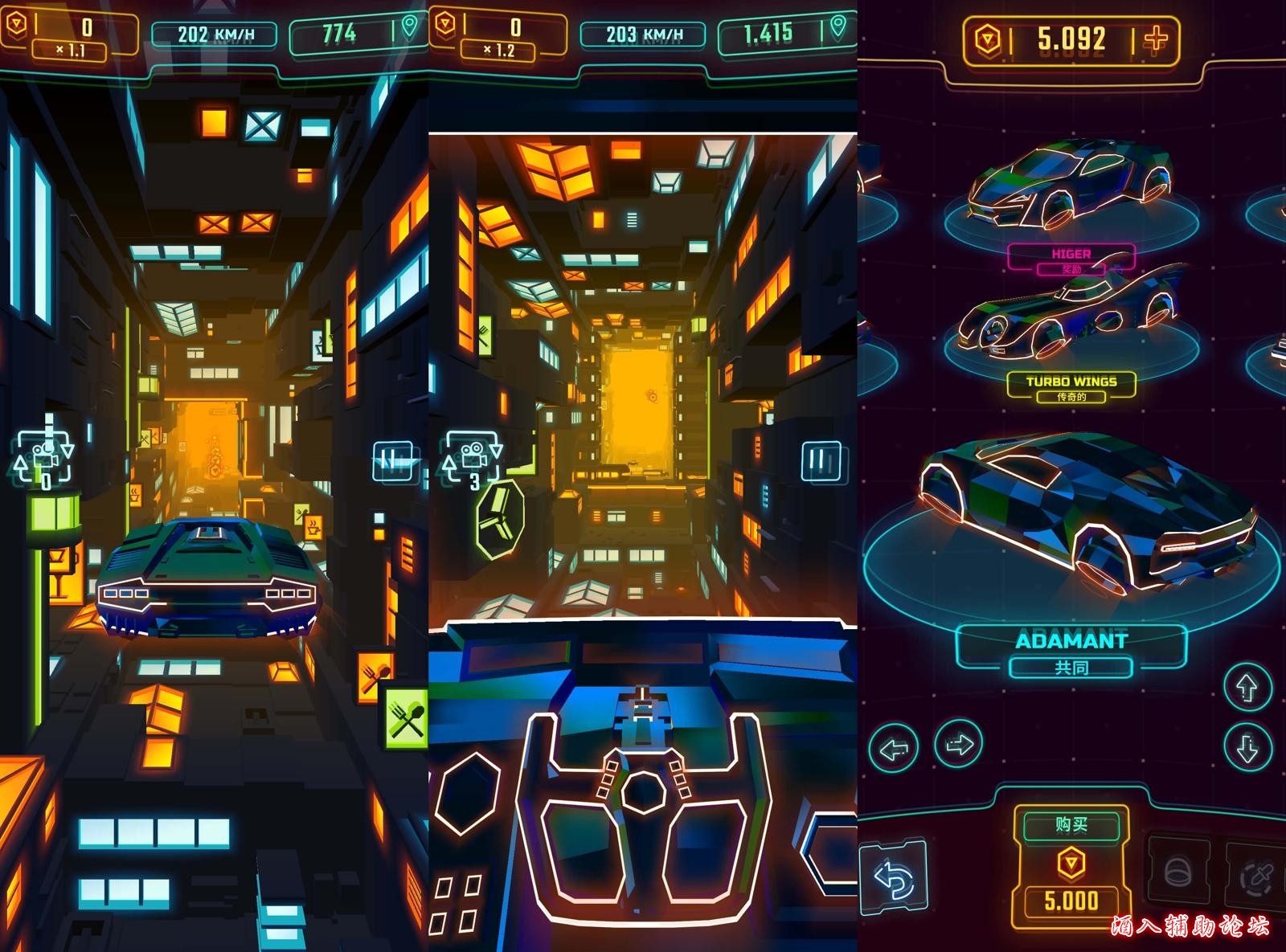1286x952 pixels.
Task: Add more coins with the plus button
Action: (1156, 39)
